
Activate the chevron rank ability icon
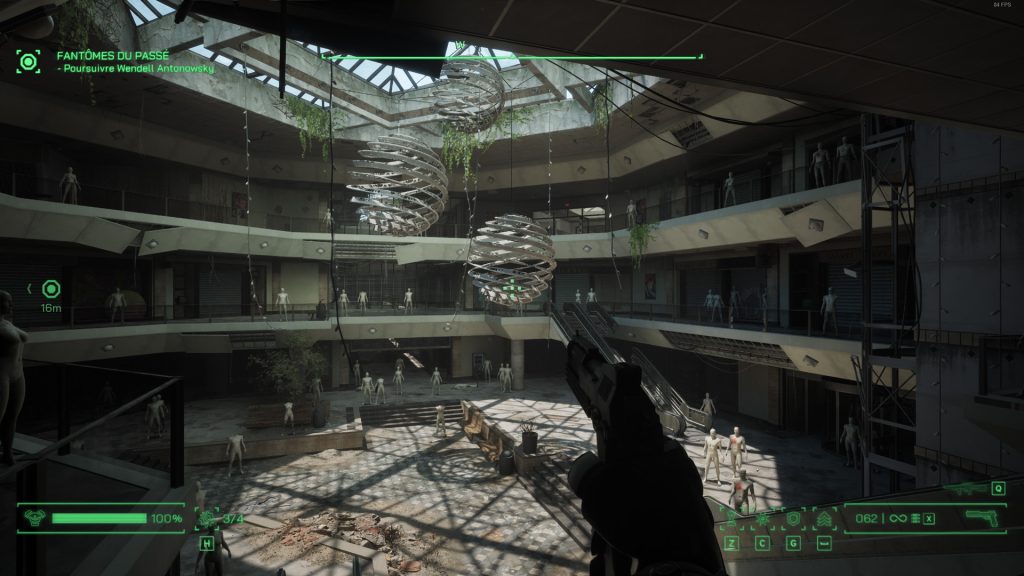pyautogui.click(x=824, y=519)
